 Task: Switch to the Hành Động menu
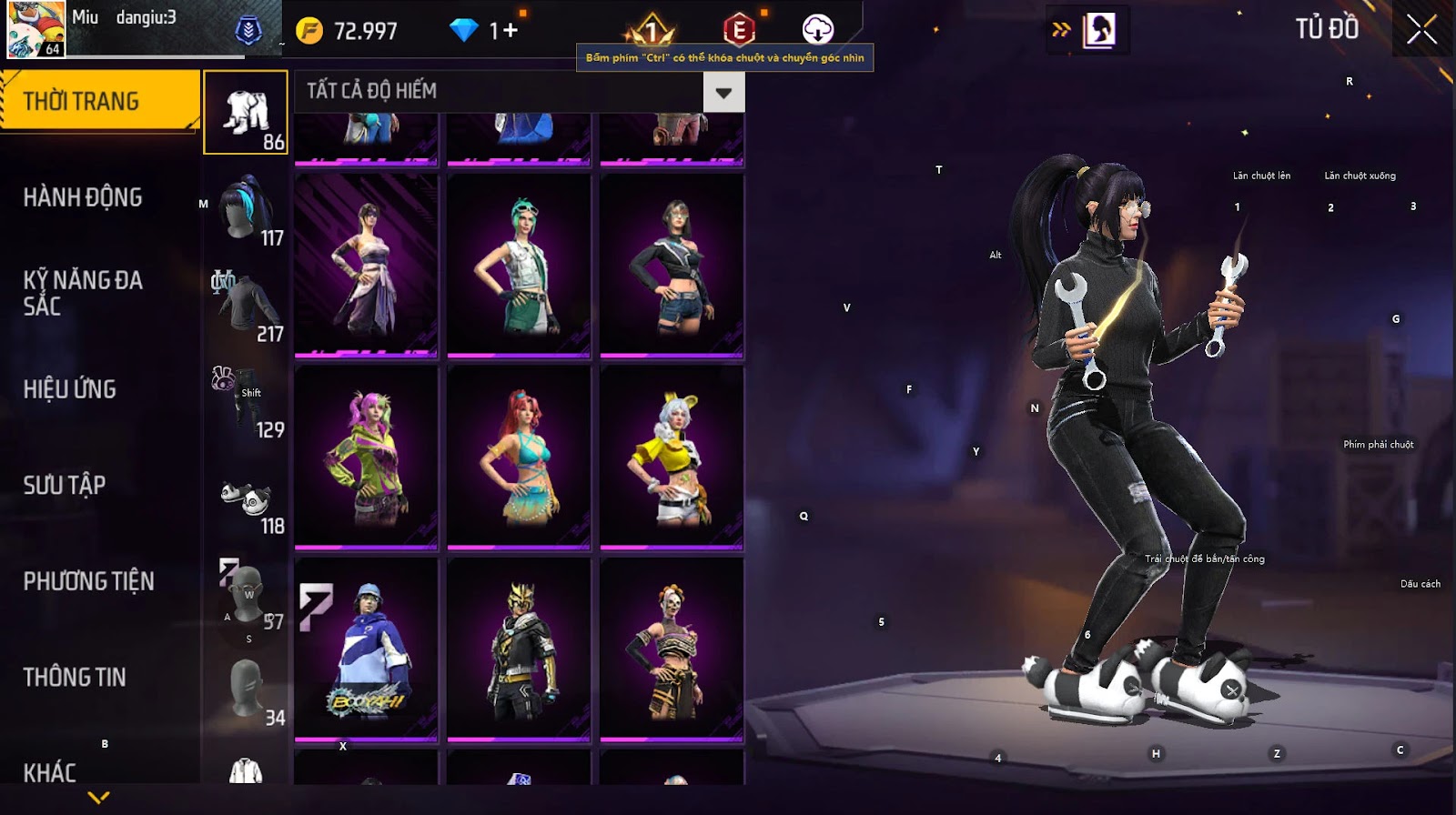83,197
